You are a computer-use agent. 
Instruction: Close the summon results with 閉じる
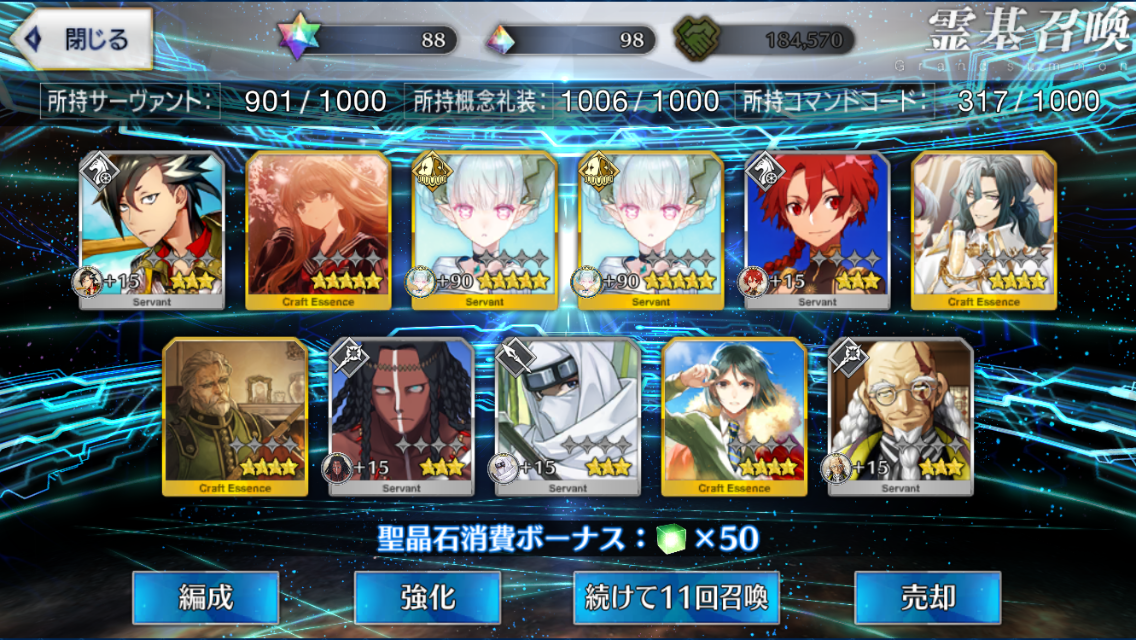pyautogui.click(x=82, y=40)
